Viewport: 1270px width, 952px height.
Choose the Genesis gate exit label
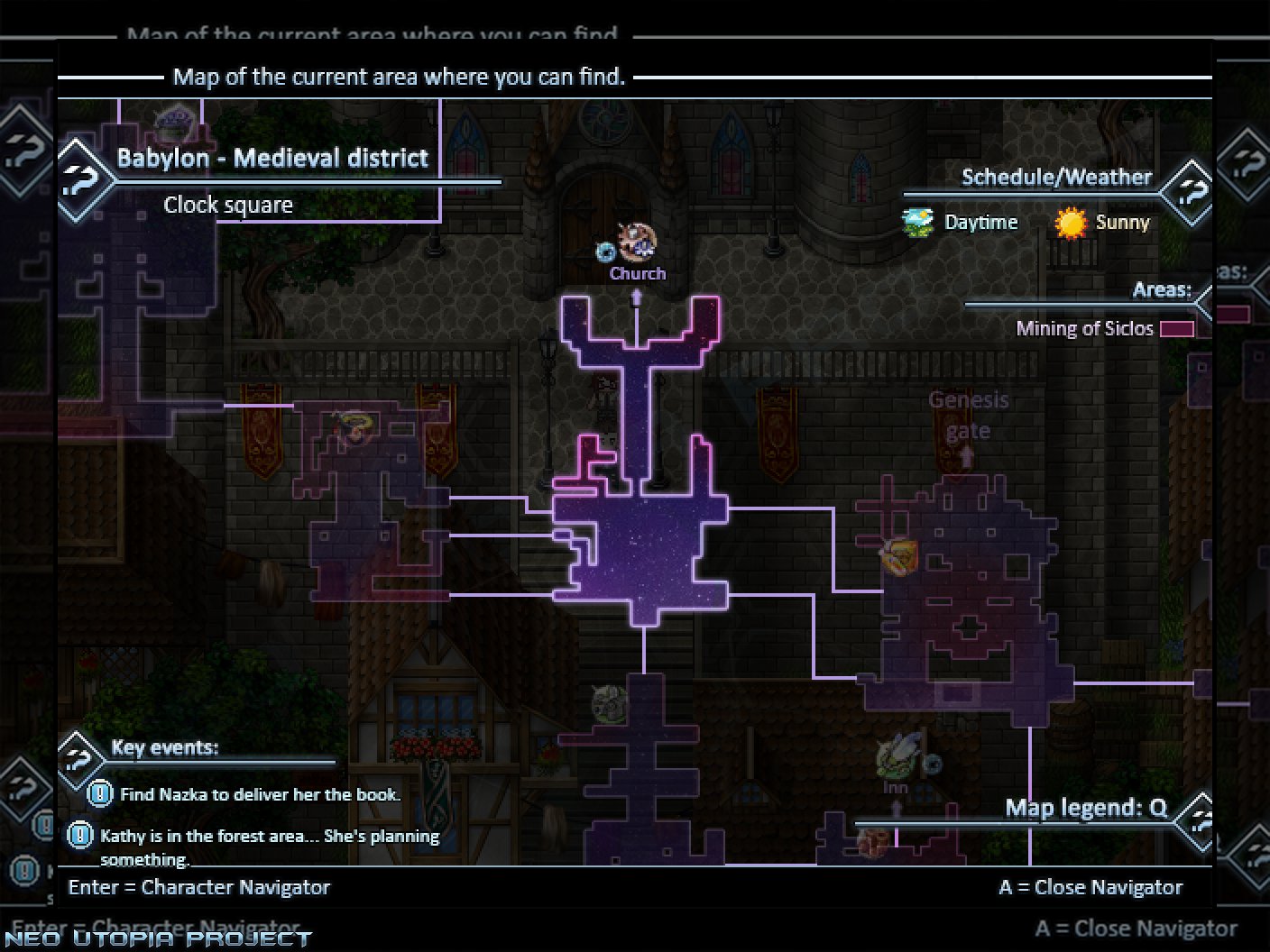pos(968,415)
